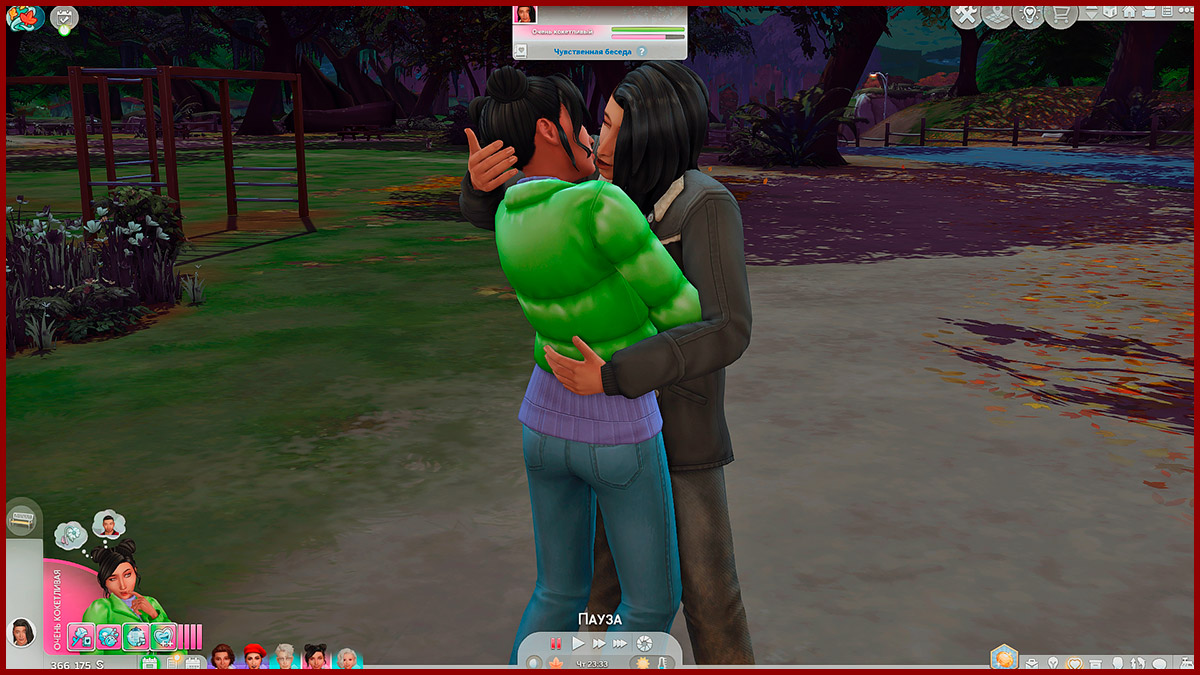Viewport: 1200px width, 675px height.
Task: Set game speed to fast forward
Action: pyautogui.click(x=599, y=644)
